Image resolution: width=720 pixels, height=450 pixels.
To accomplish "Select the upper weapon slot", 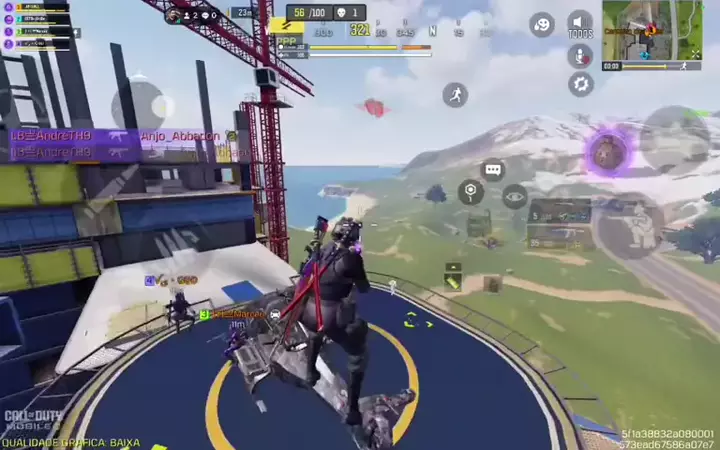I will 560,212.
